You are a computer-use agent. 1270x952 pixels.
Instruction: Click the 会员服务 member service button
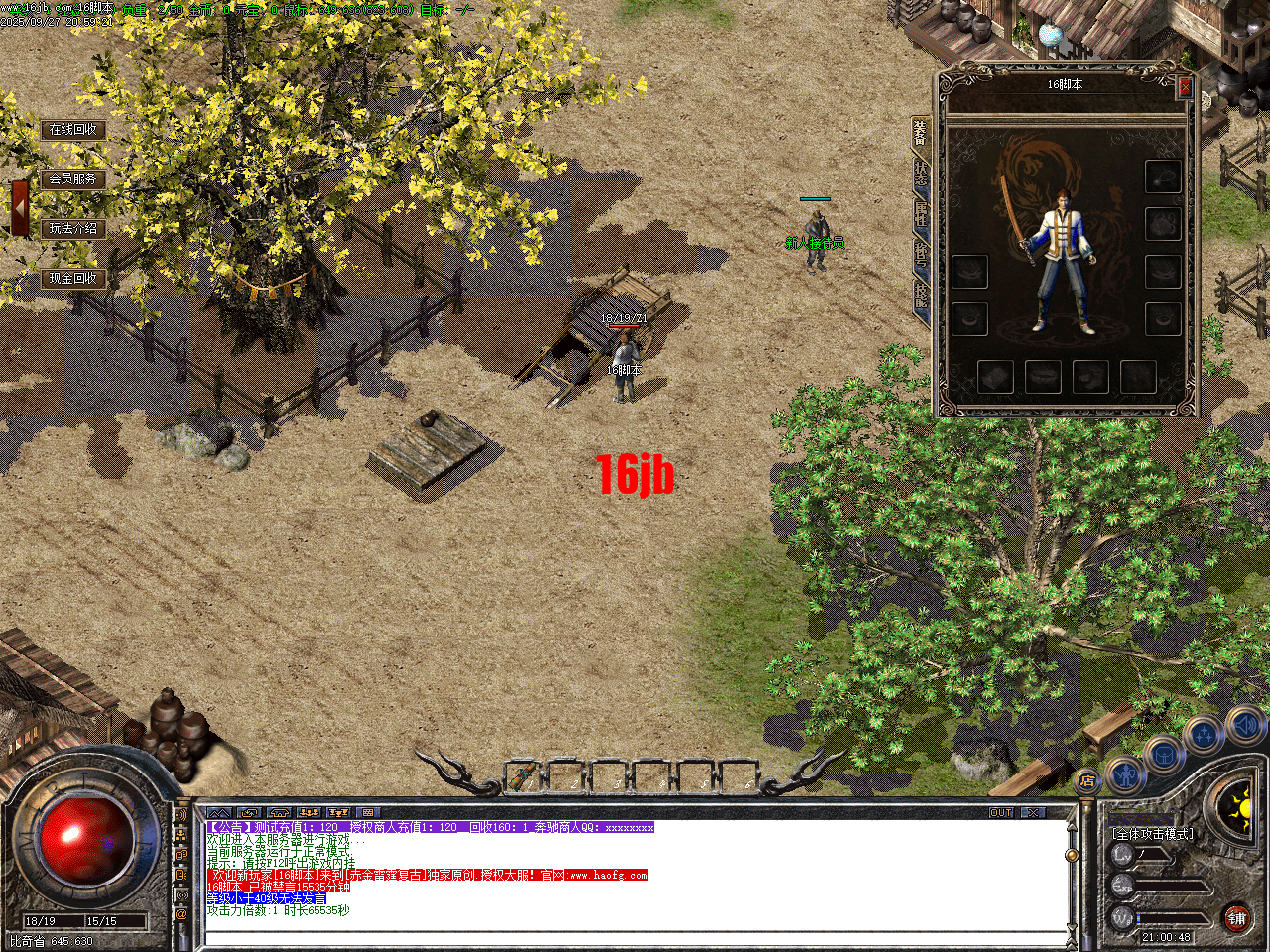(x=73, y=179)
